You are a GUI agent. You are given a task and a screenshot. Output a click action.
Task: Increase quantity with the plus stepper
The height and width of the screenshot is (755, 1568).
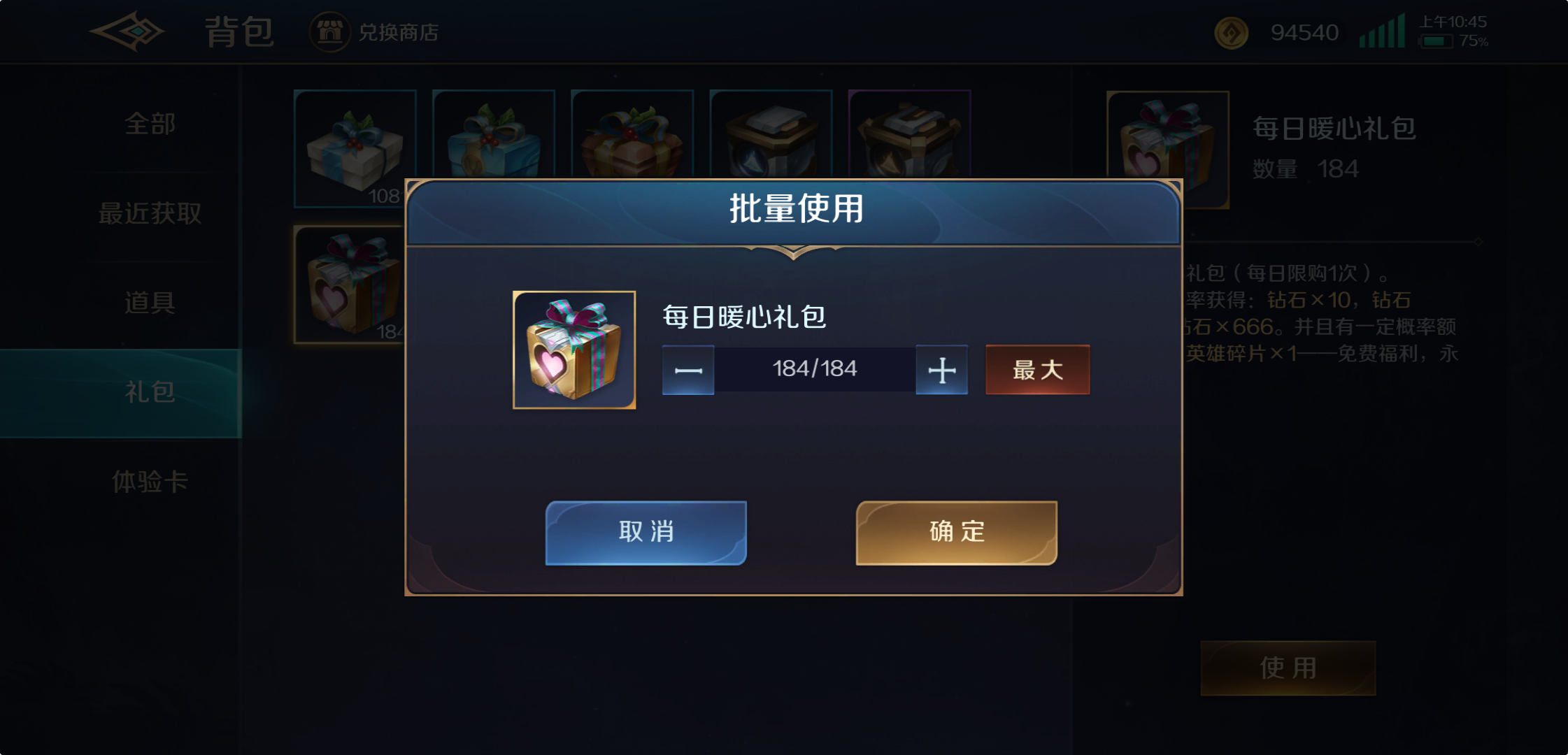click(x=941, y=371)
